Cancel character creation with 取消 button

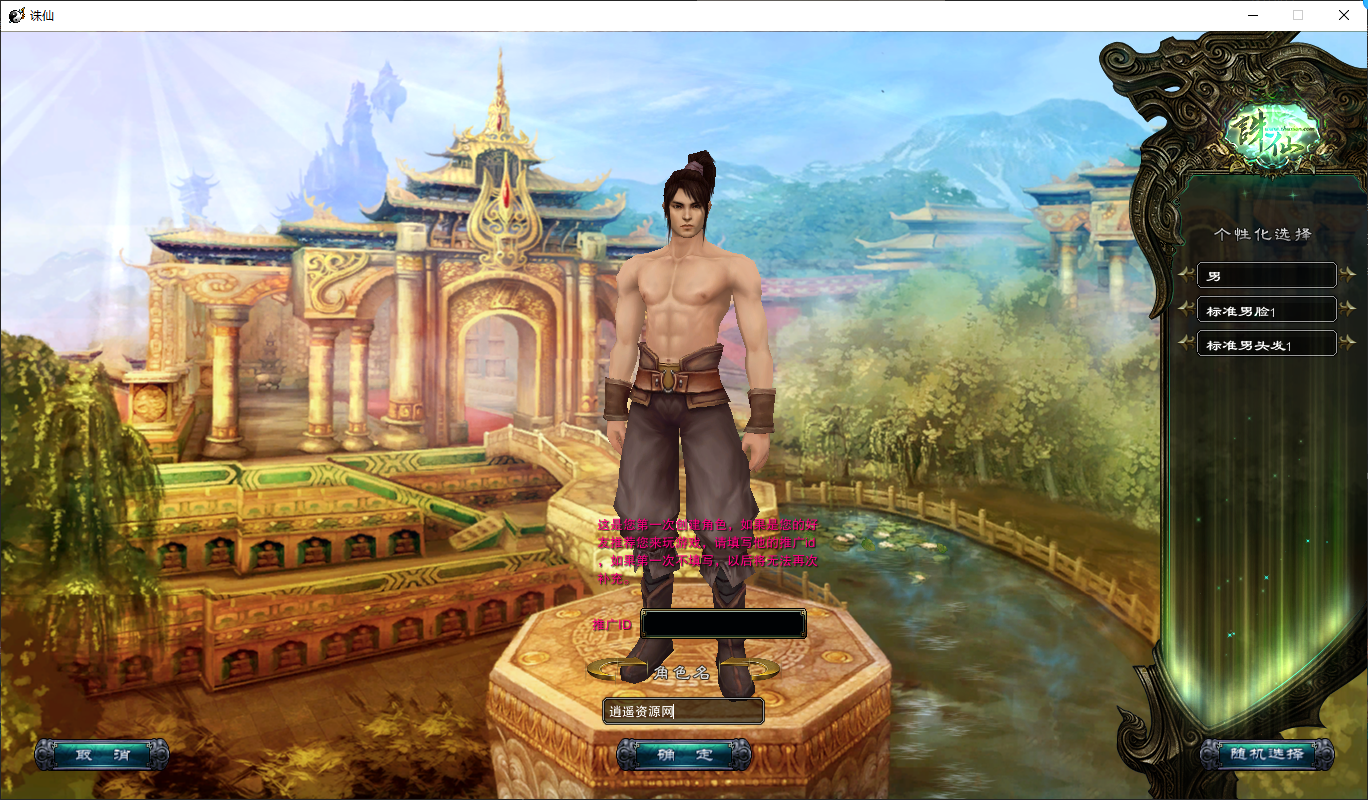(101, 754)
